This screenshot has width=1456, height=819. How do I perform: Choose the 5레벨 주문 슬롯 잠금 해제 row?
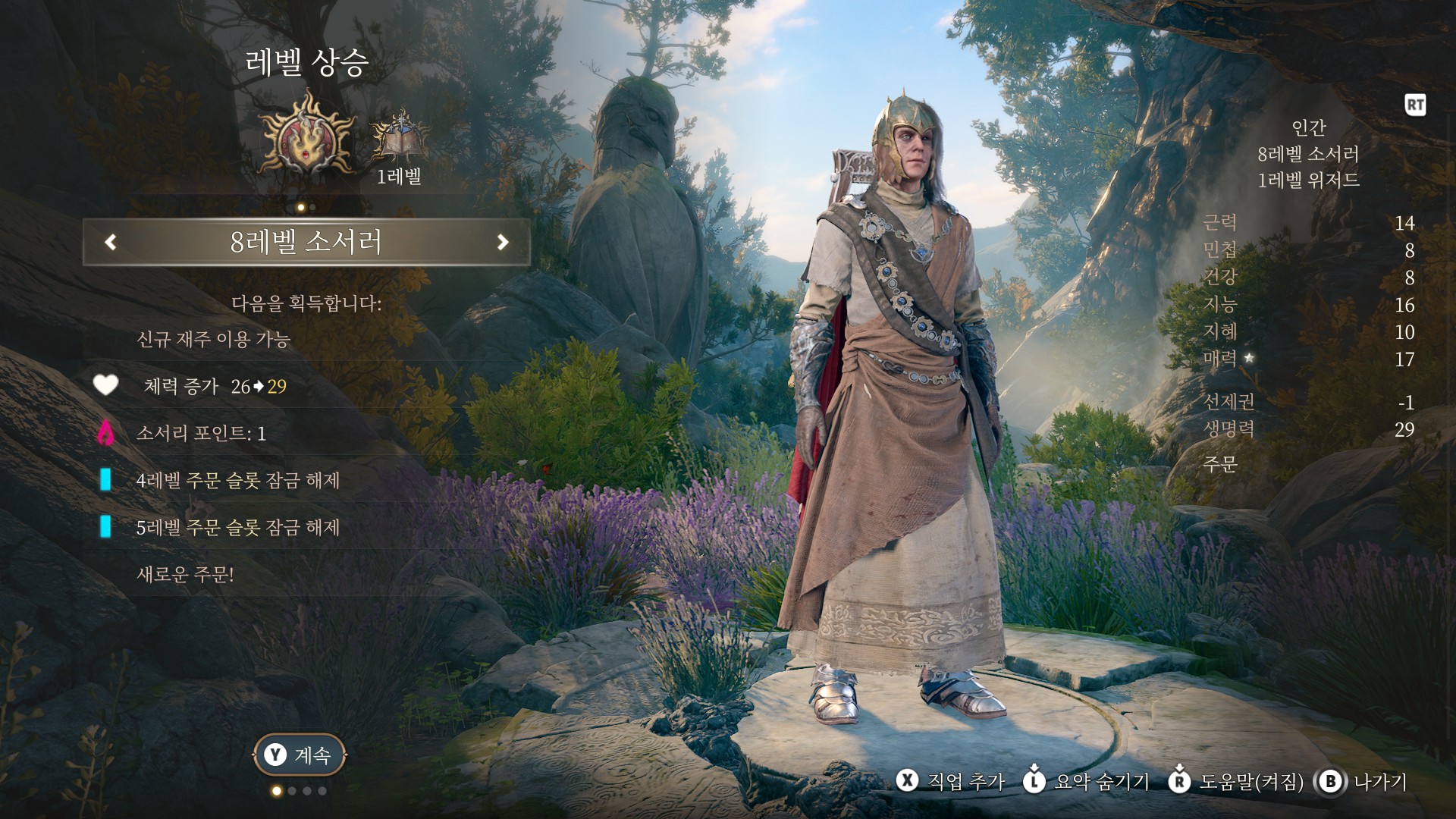coord(237,528)
